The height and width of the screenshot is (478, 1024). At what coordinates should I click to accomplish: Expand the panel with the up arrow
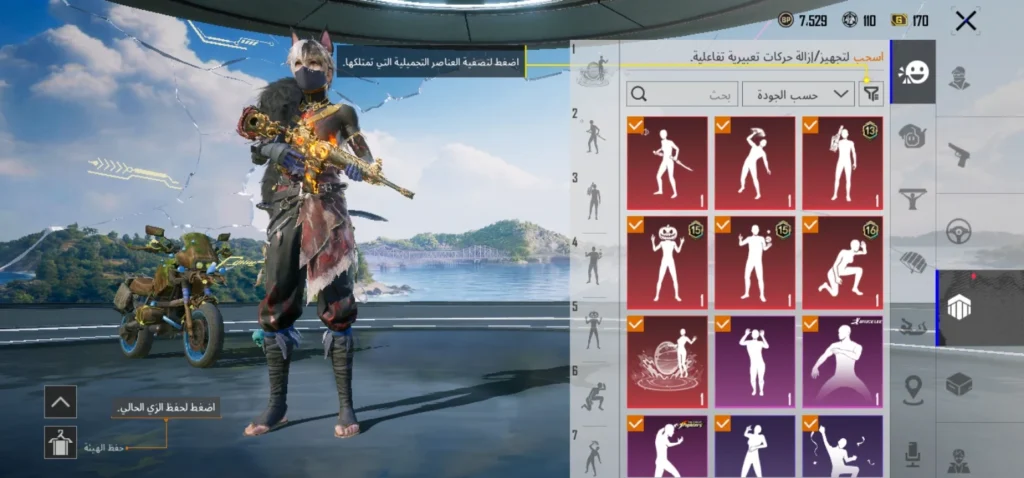pos(61,403)
